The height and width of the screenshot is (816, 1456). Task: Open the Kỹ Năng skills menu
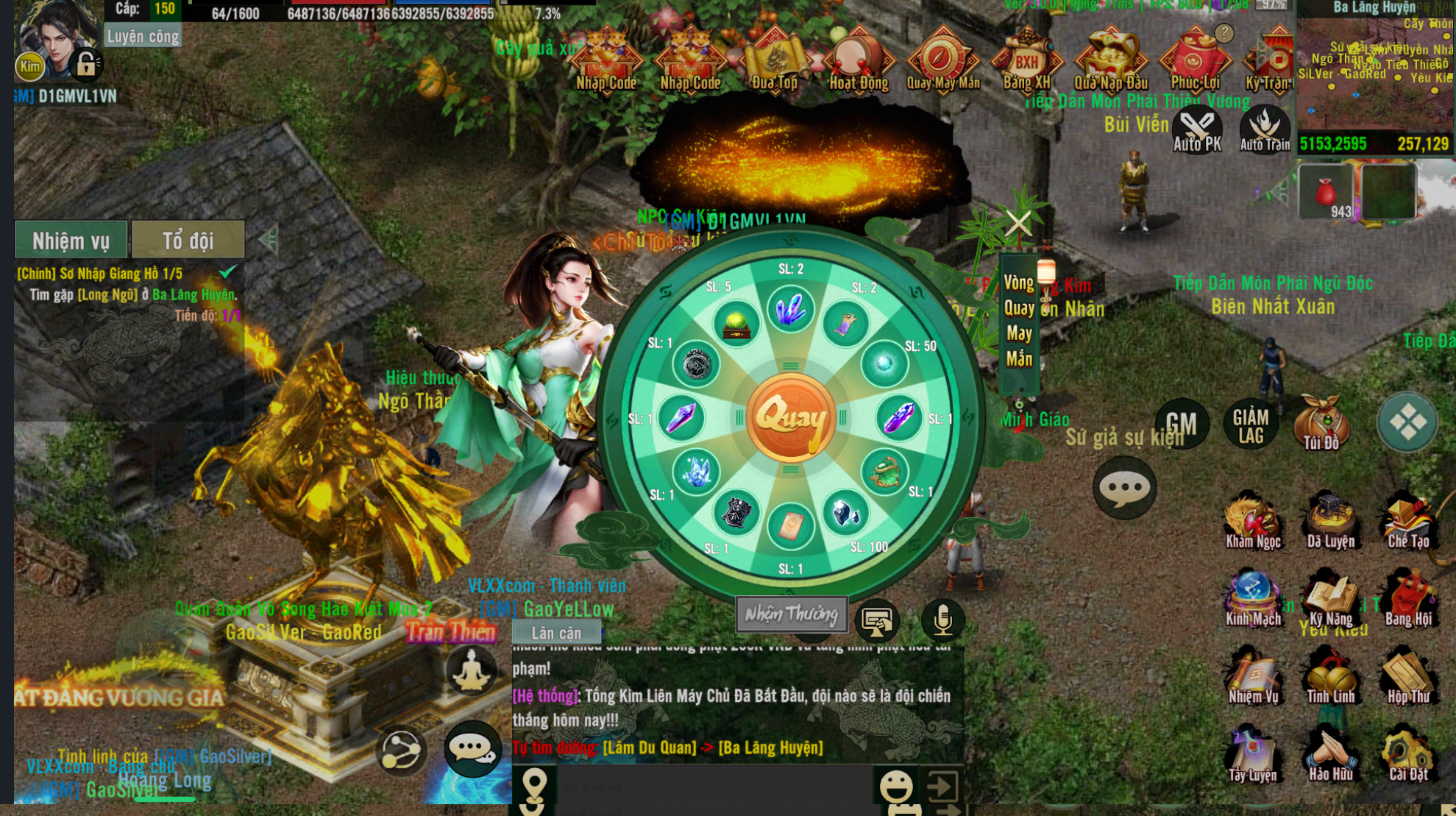click(x=1330, y=598)
